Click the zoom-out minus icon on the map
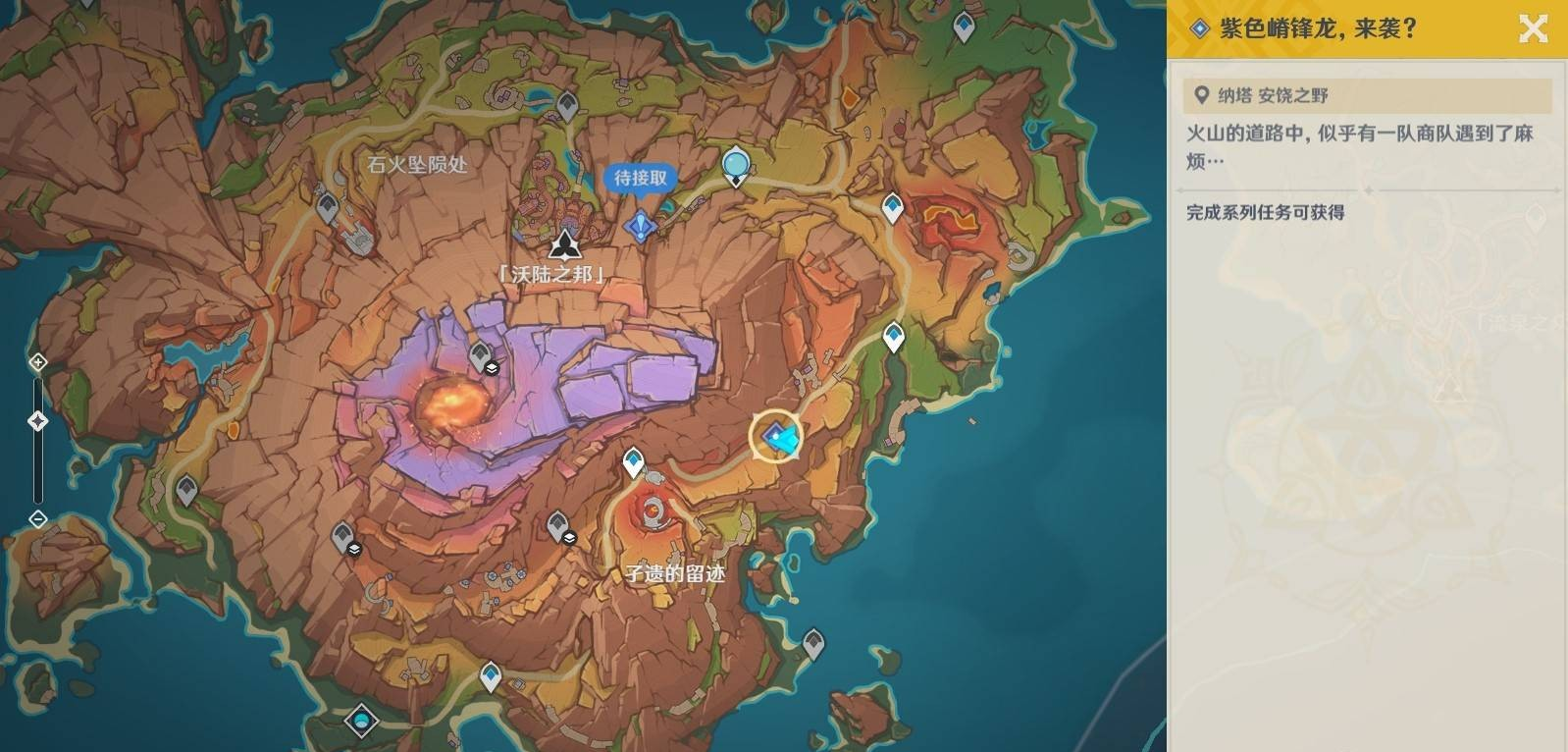Screen dimensions: 1568x752 pyautogui.click(x=36, y=520)
